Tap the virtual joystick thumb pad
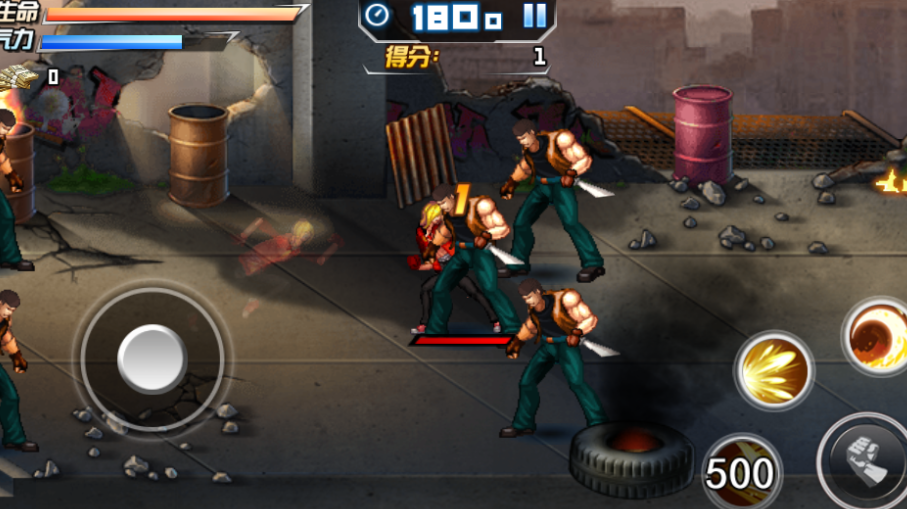 point(152,358)
